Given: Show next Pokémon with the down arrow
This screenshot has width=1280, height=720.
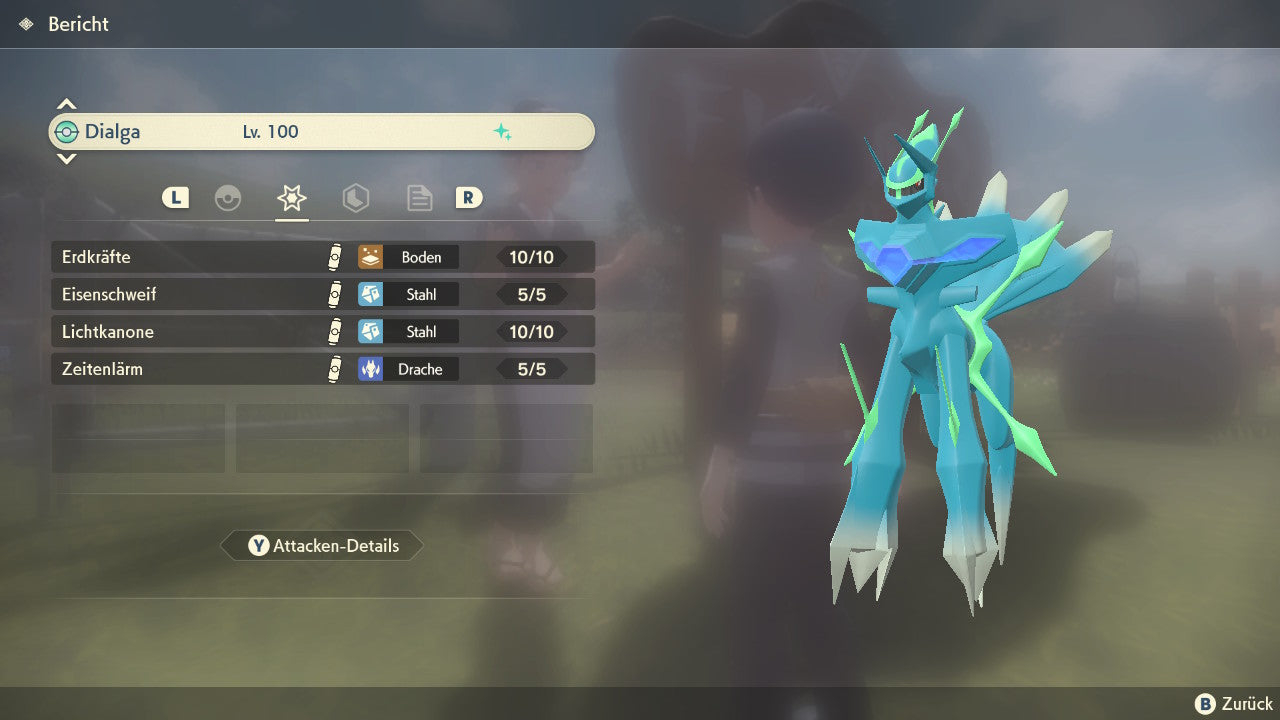Looking at the screenshot, I should click(66, 159).
